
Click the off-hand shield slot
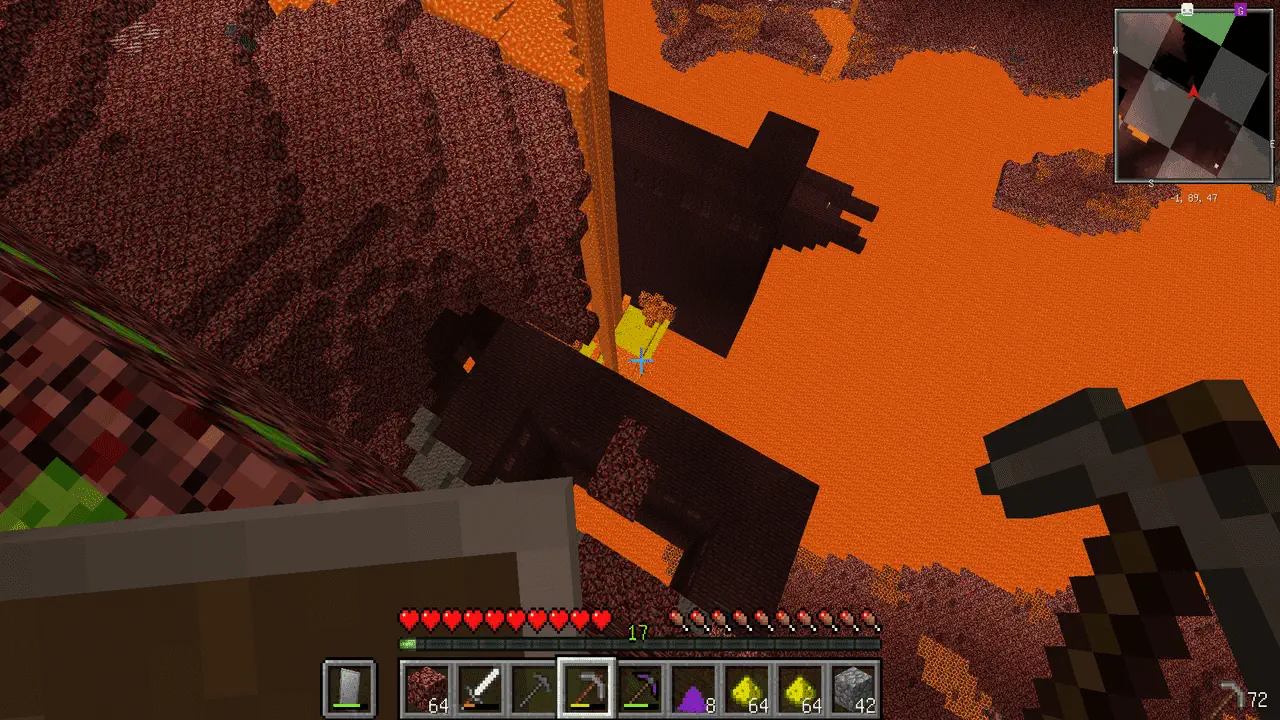(349, 688)
